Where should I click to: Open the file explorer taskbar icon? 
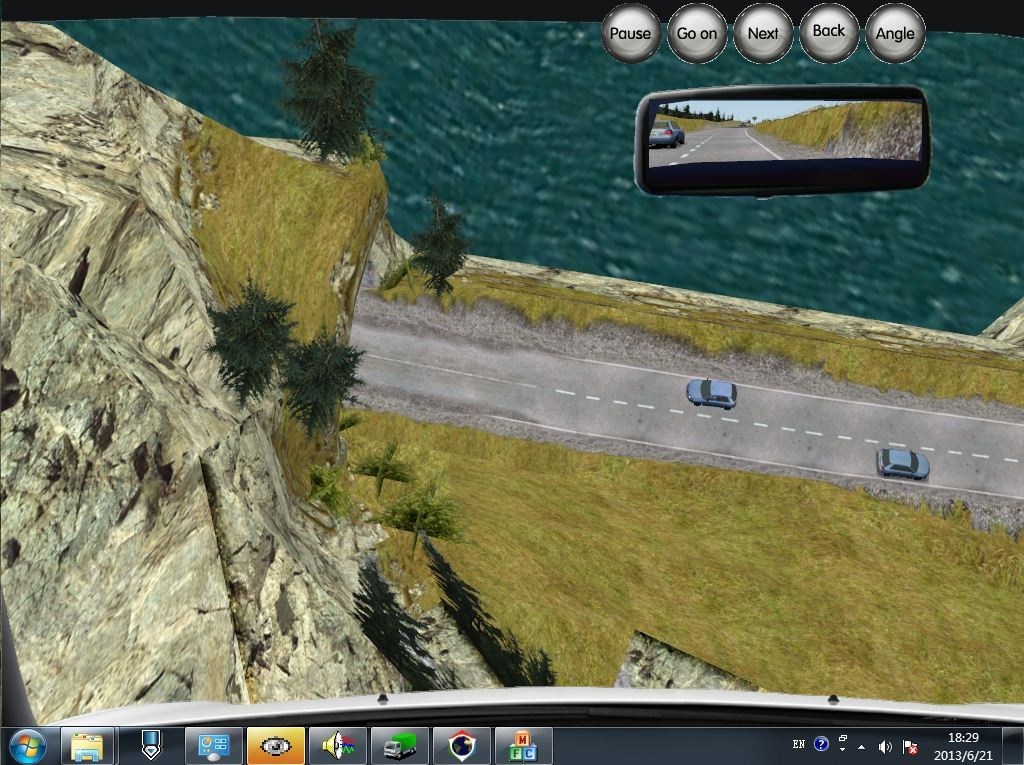tap(88, 746)
